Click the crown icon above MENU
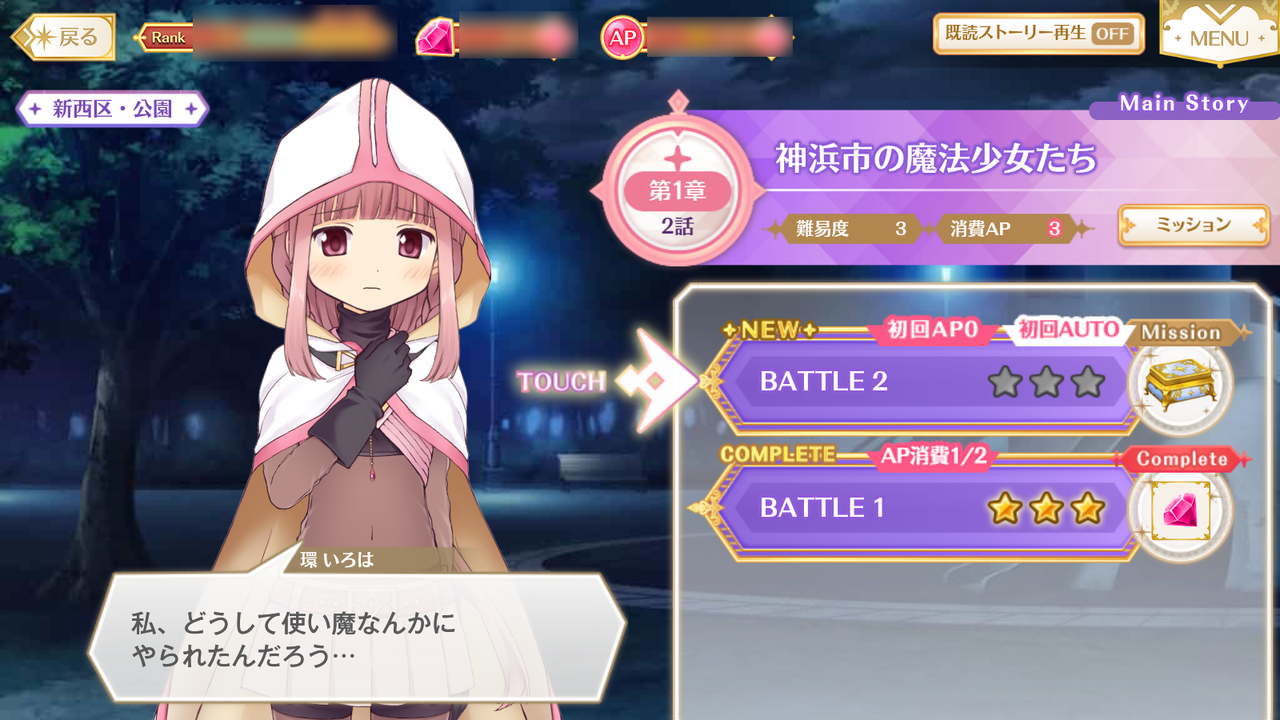The height and width of the screenshot is (720, 1280). [x=1219, y=10]
